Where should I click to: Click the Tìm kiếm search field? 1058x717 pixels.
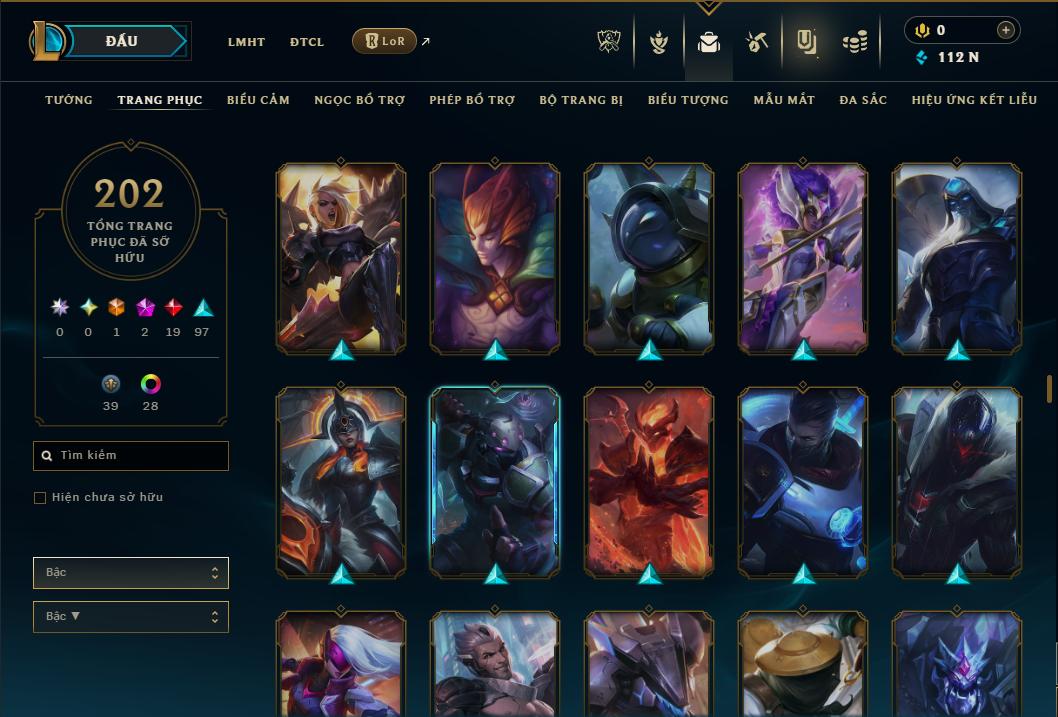click(x=131, y=456)
